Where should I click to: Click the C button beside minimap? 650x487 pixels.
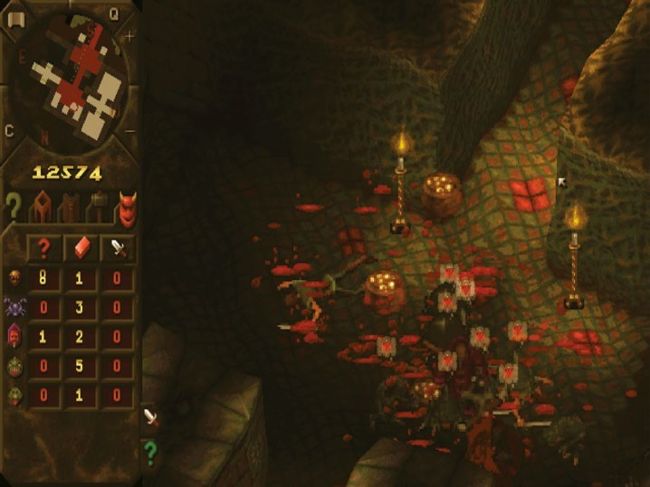[9, 130]
